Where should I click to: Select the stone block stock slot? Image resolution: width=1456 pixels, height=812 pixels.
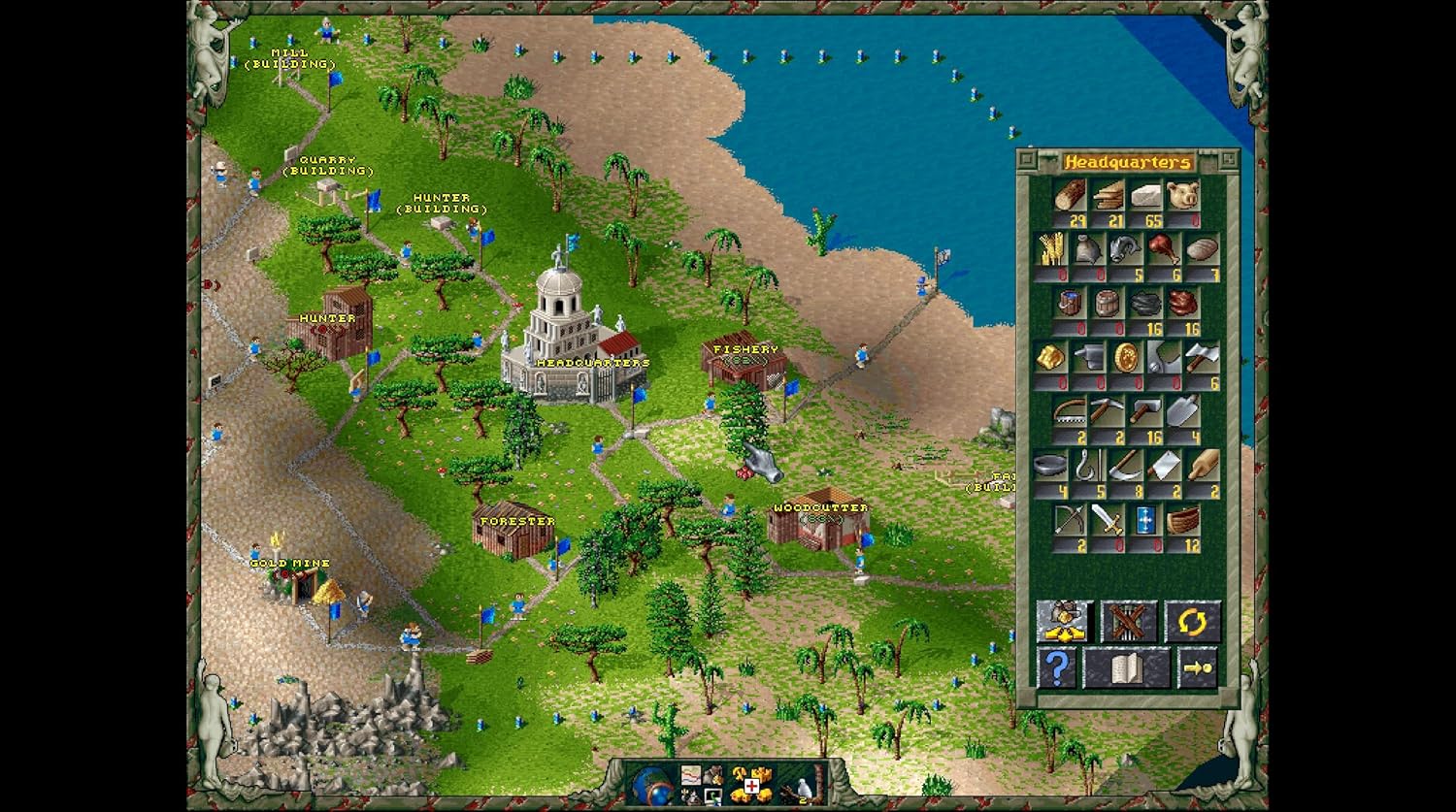click(x=1146, y=196)
